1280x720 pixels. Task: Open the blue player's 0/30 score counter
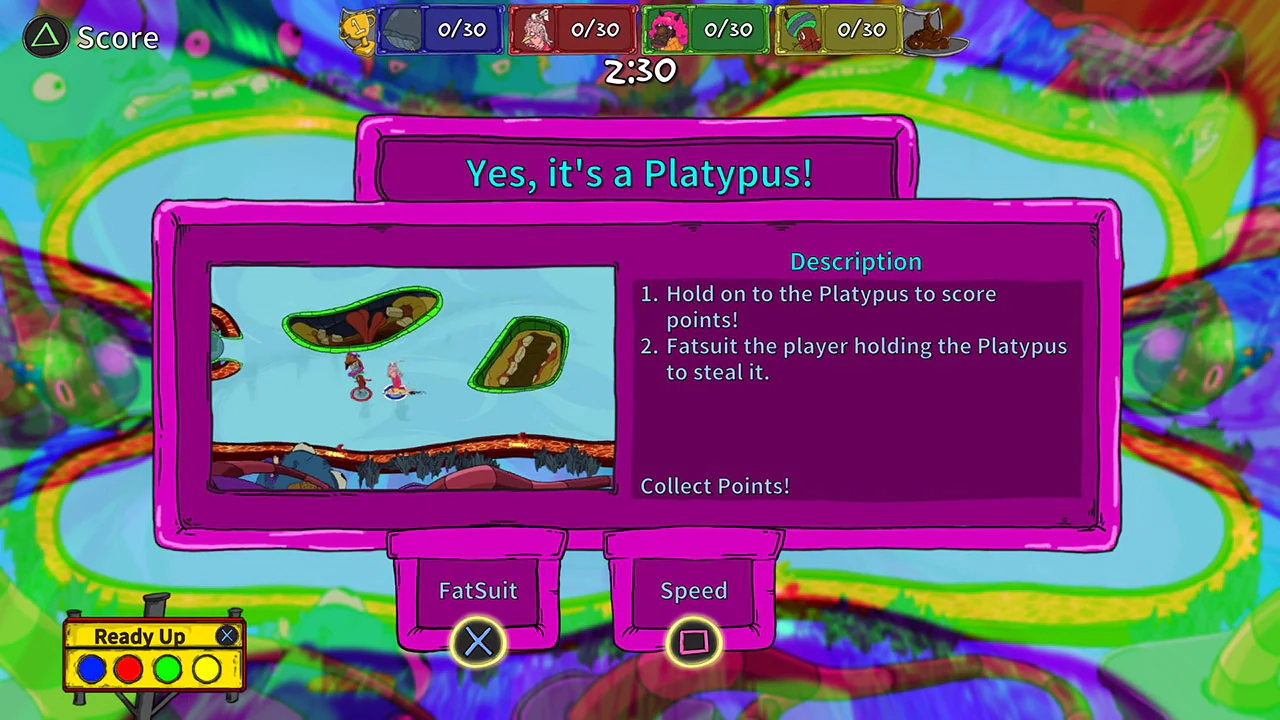[460, 29]
